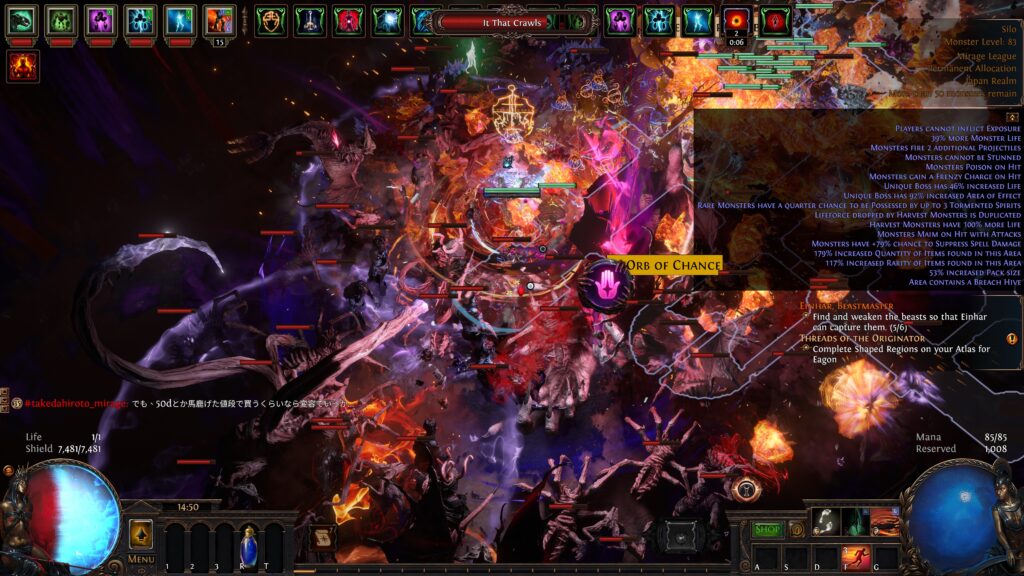Click the orange buff icon showing 15
This screenshot has height=576, width=1024.
coord(218,20)
